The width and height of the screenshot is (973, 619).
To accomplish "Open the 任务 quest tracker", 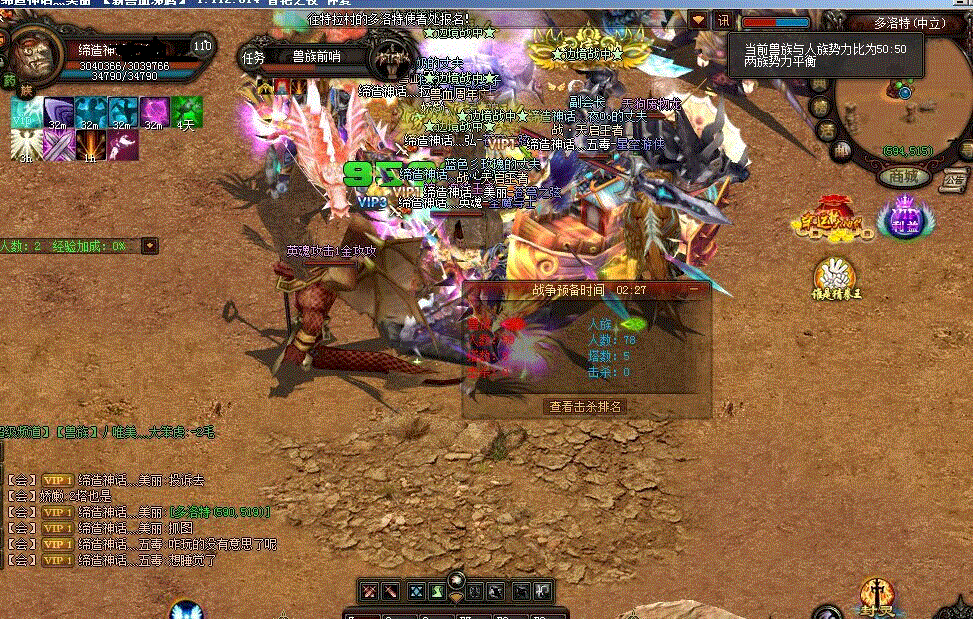I will click(x=253, y=58).
